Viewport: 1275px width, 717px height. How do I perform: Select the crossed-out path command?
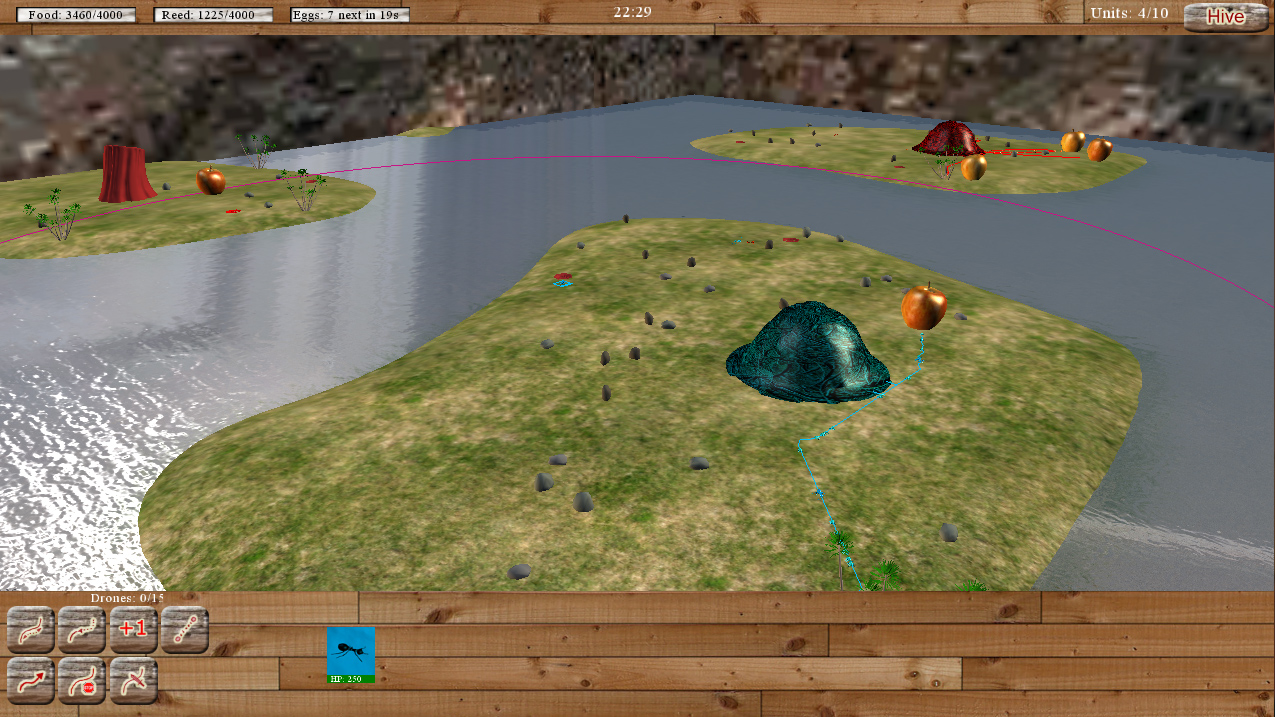tap(134, 682)
